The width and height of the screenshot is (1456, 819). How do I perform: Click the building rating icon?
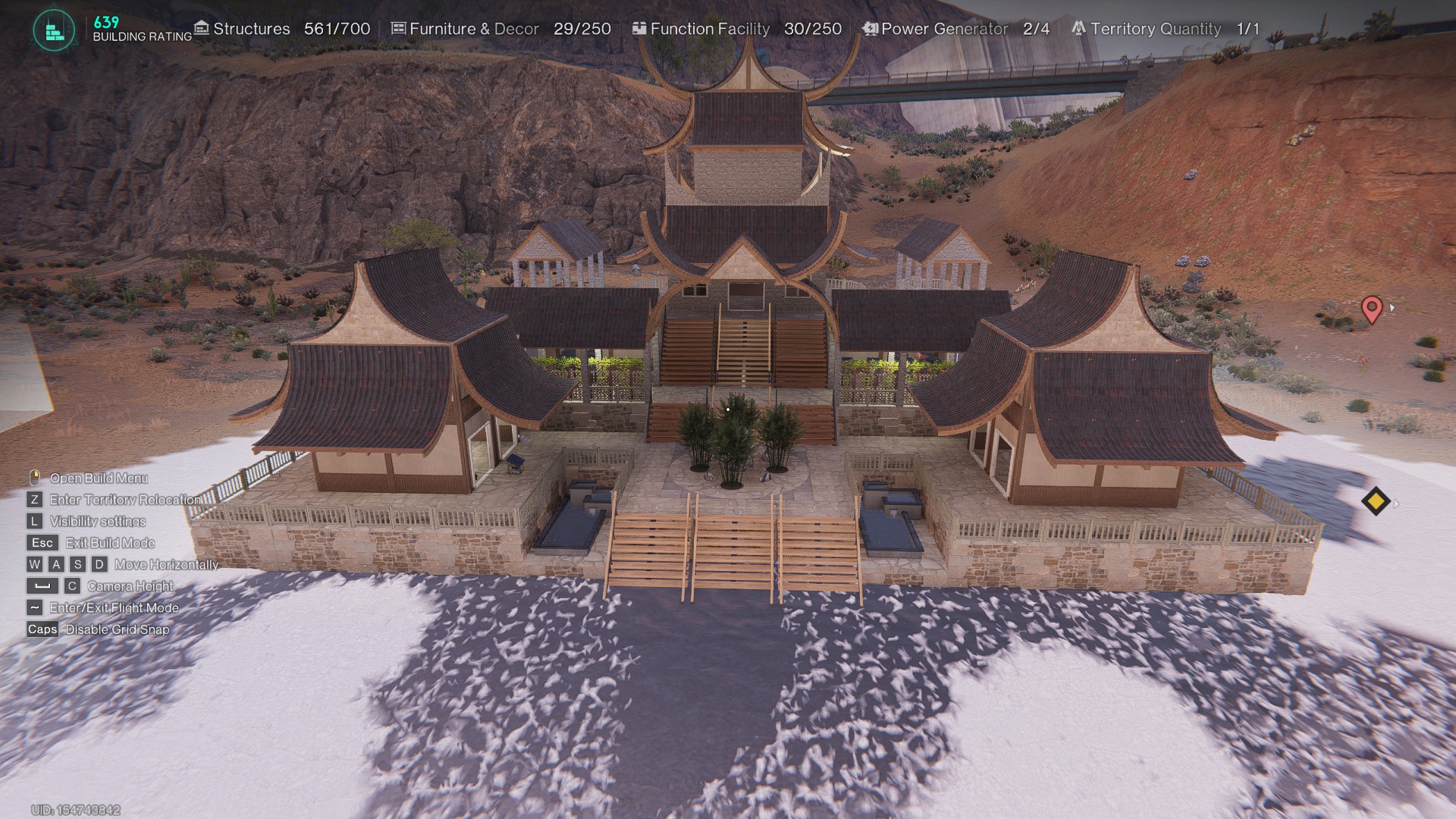[x=54, y=31]
